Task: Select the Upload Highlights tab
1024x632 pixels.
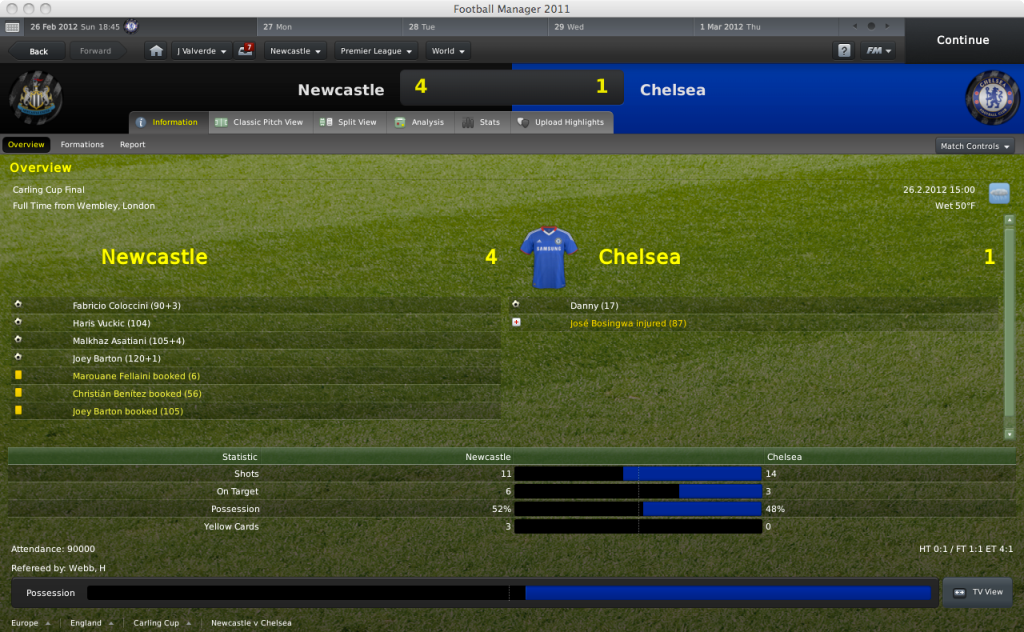Action: 561,122
